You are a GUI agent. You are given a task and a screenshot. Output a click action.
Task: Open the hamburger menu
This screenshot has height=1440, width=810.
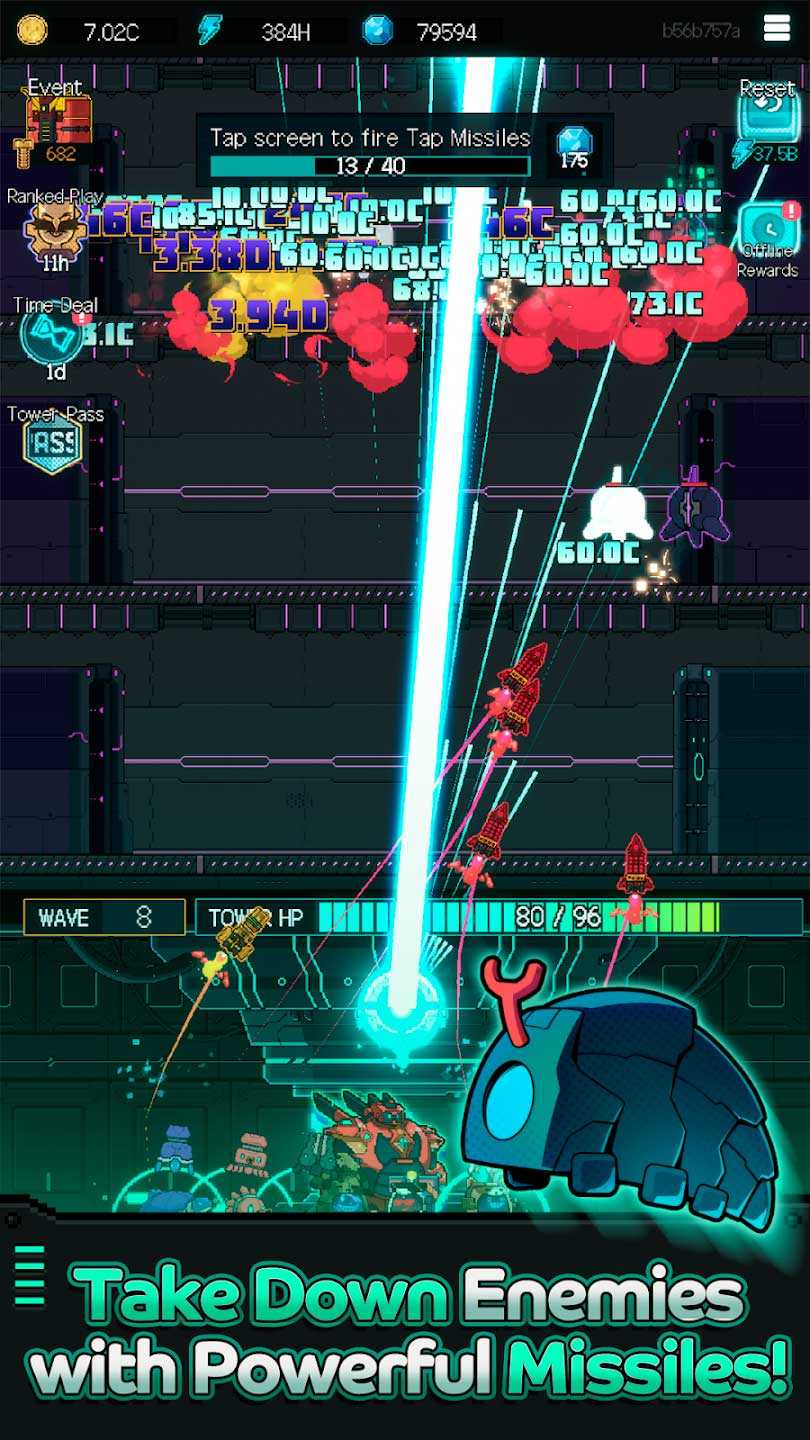(777, 30)
